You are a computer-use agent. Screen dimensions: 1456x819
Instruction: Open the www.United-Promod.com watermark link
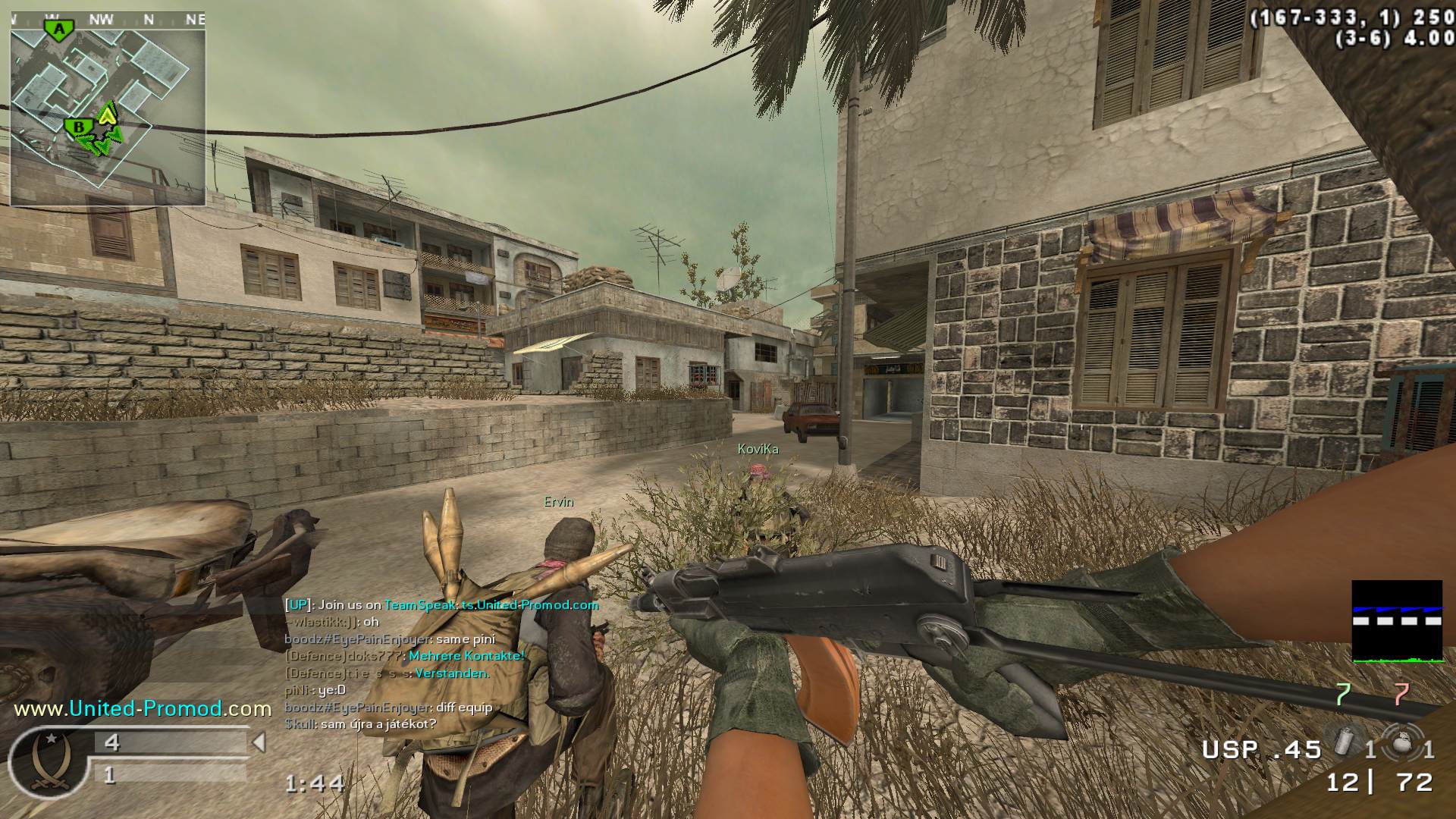tap(143, 708)
